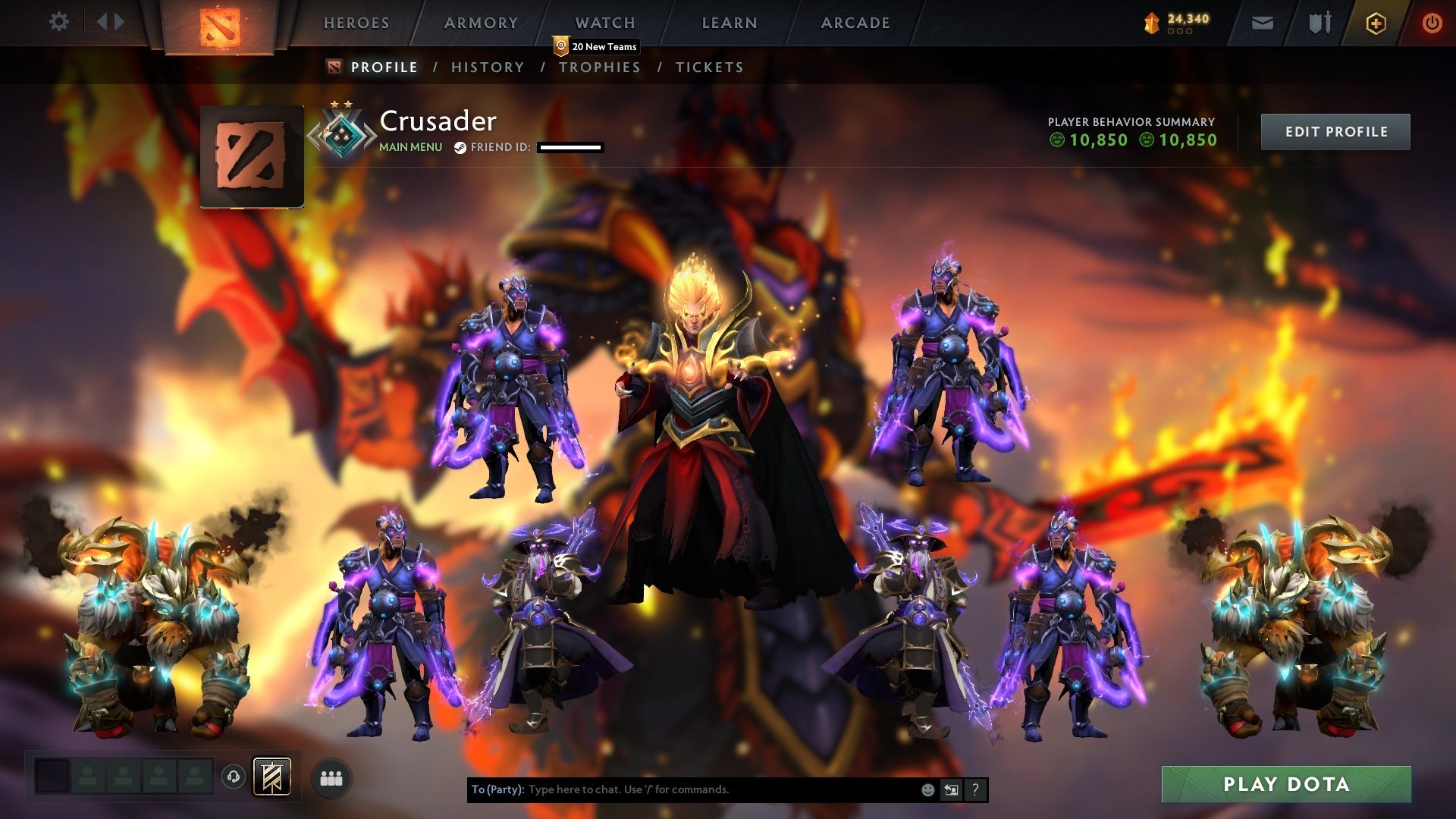Click the Dota 2 logo home button
This screenshot has width=1456, height=819.
click(220, 27)
